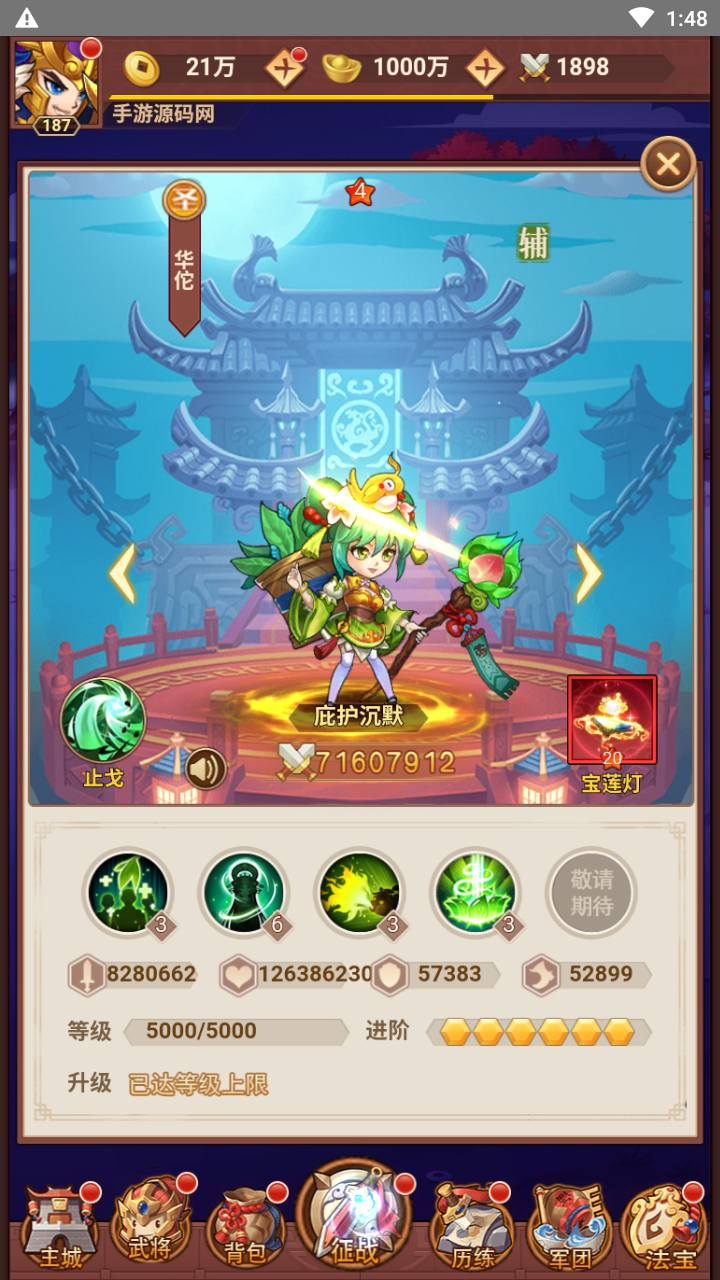Add more gold ingots
The image size is (720, 1280).
pyautogui.click(x=485, y=68)
